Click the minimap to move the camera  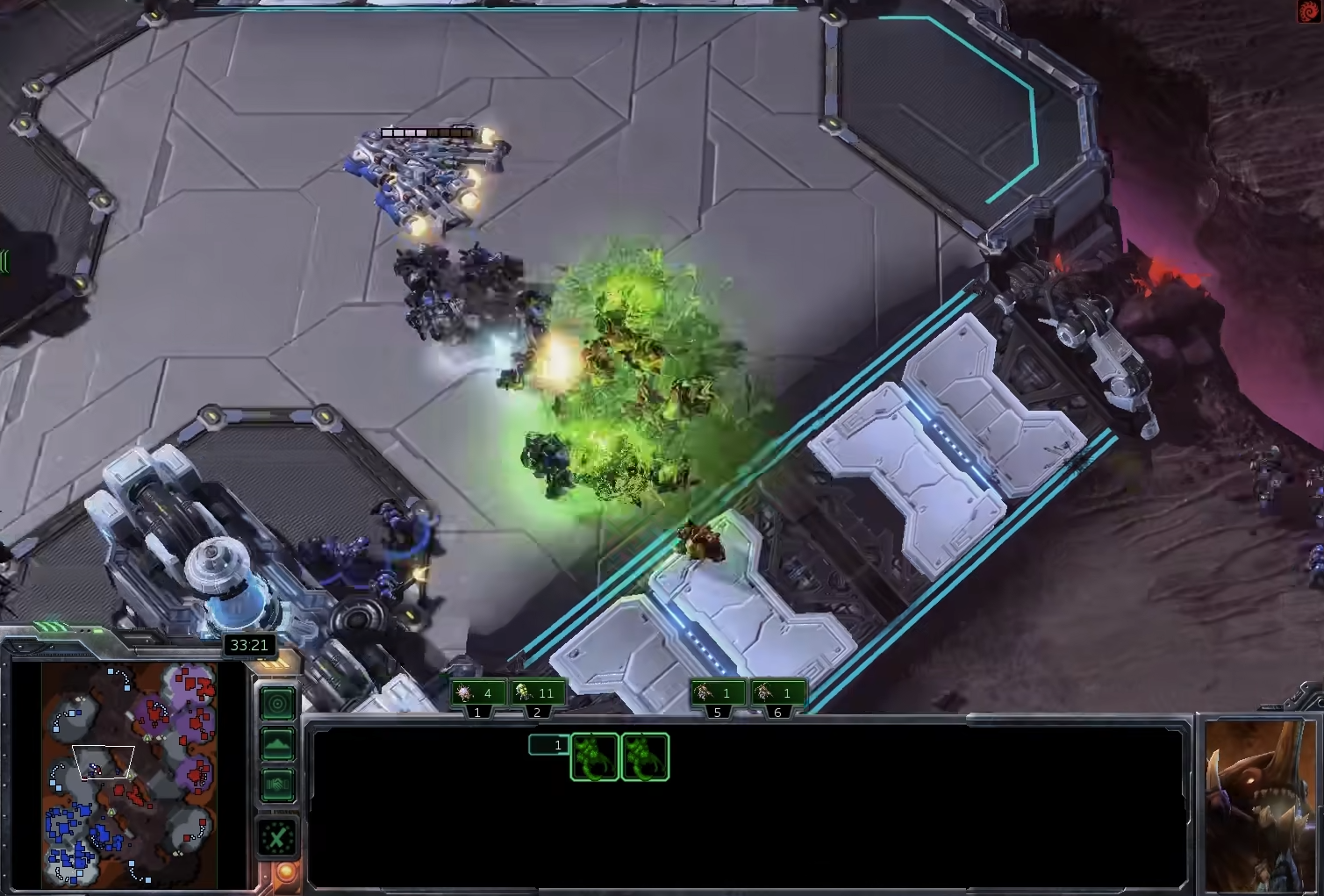(129, 773)
